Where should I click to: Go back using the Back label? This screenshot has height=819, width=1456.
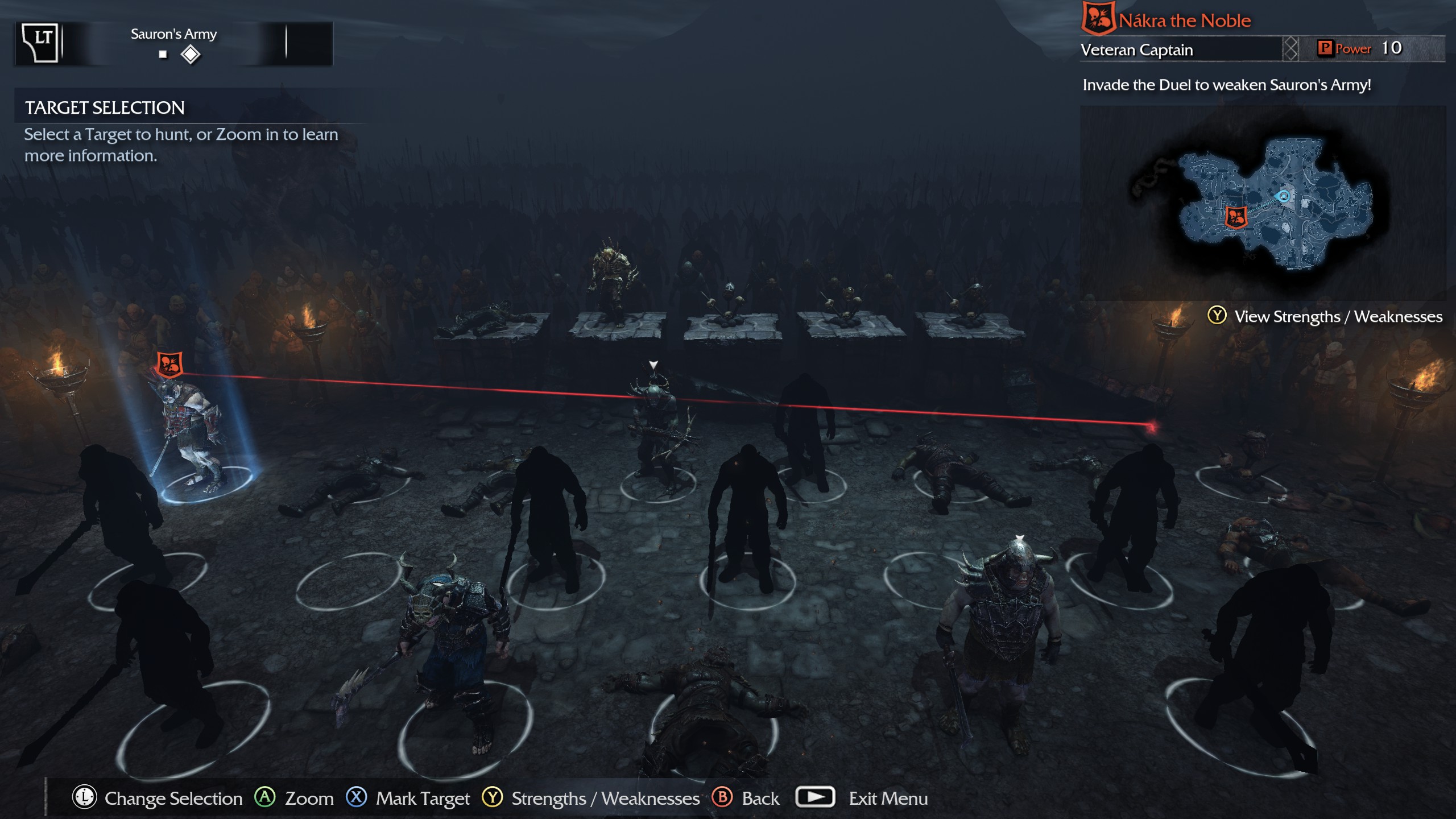tap(760, 799)
